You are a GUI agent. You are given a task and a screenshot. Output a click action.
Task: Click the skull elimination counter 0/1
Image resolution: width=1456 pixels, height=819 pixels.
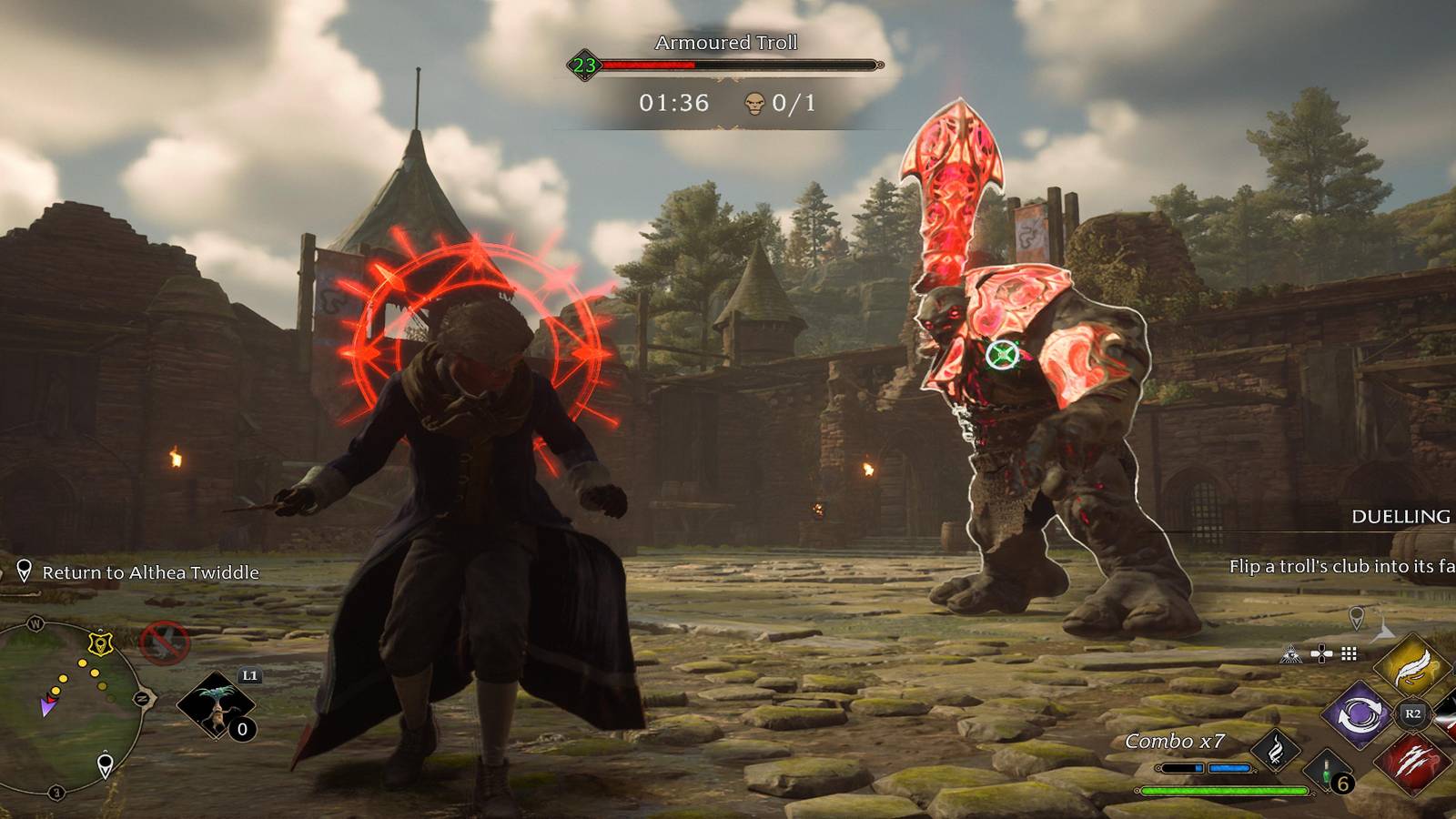tap(778, 105)
